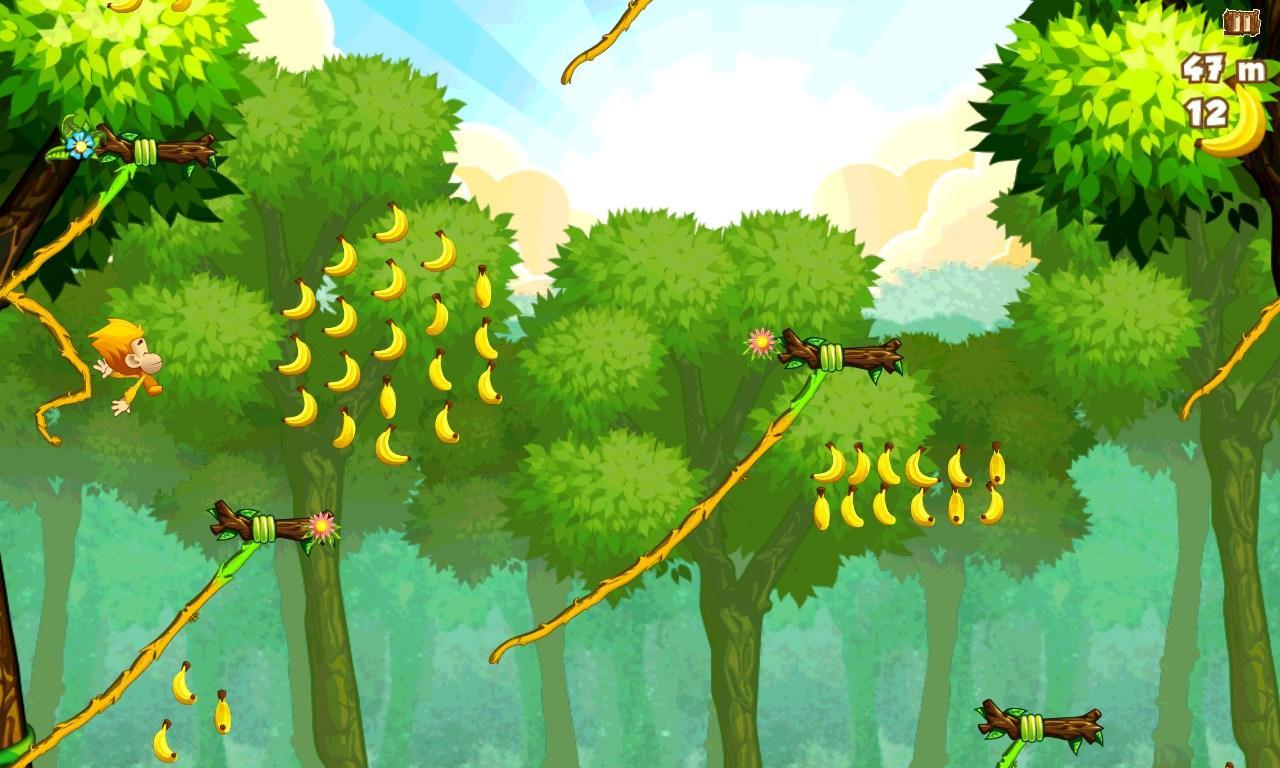
Task: Tap the pink flower on the left lower branch
Action: point(320,527)
